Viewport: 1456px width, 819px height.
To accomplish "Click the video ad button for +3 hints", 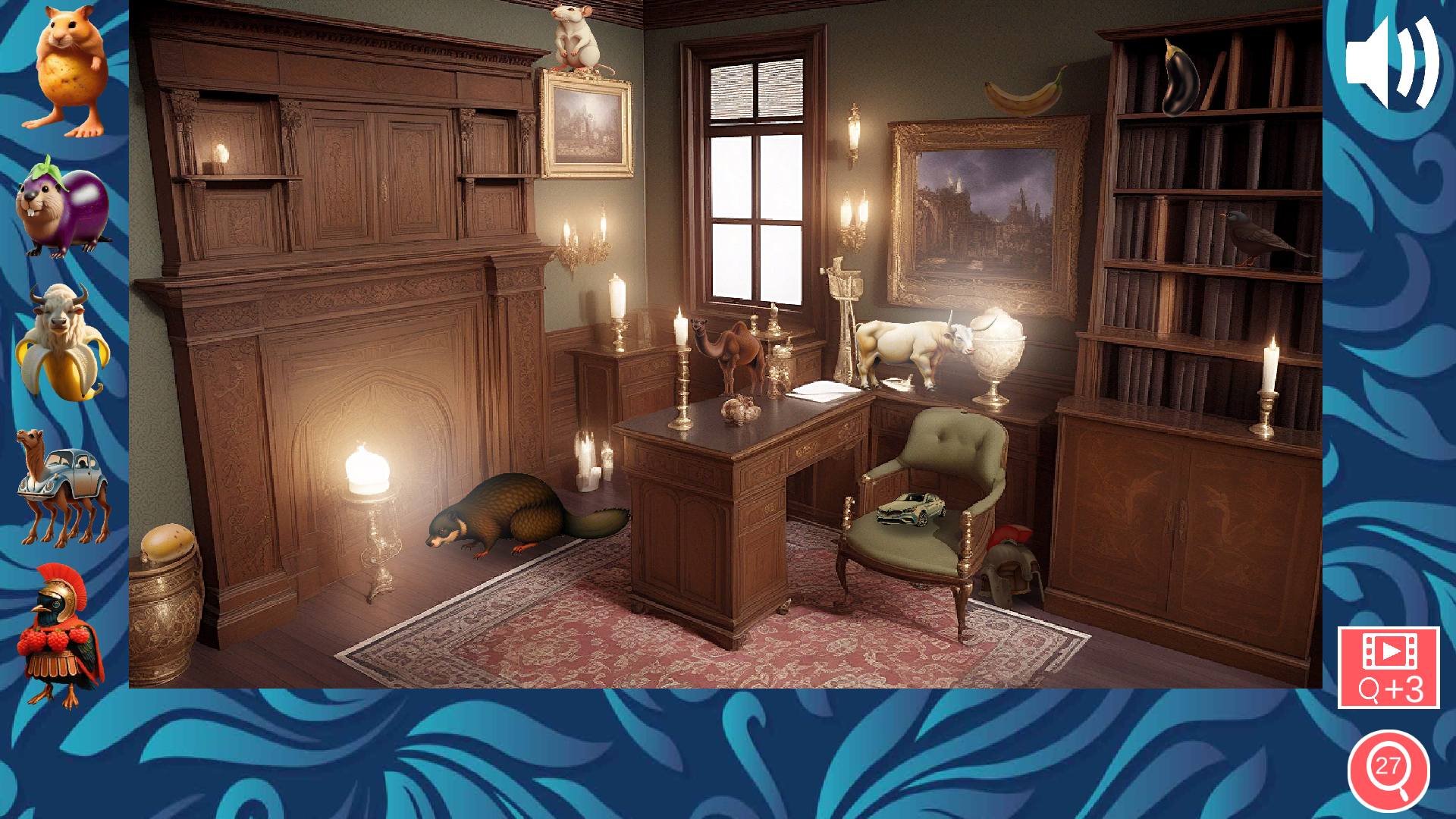I will [x=1389, y=669].
